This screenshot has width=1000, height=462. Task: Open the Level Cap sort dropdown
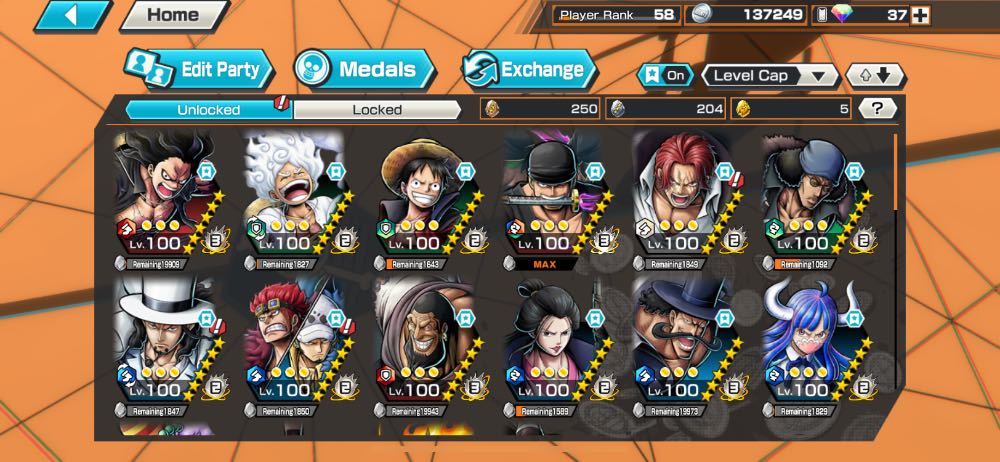[770, 75]
